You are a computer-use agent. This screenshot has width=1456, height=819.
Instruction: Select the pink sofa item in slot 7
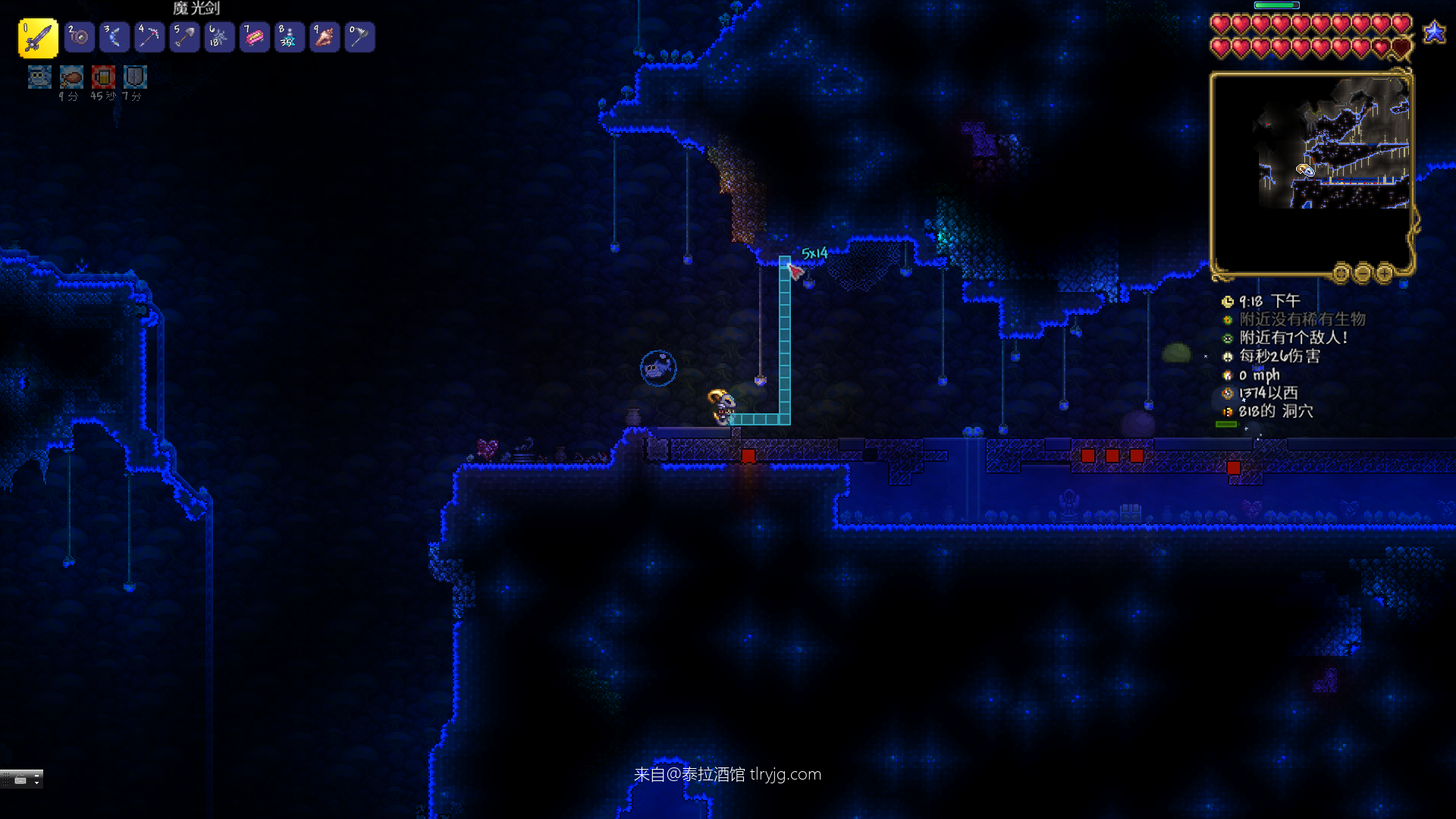[254, 37]
